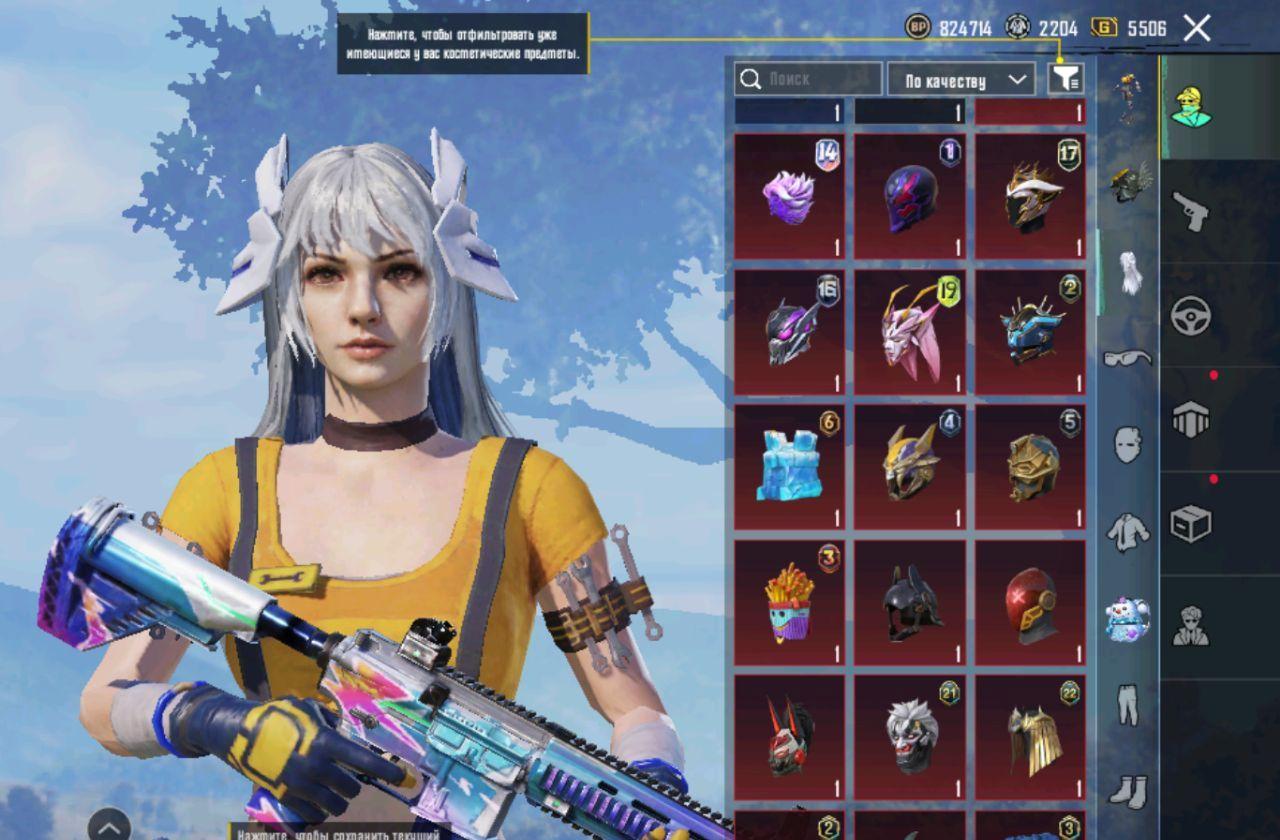The image size is (1280, 840).
Task: Open the boots subcategory
Action: [1128, 790]
